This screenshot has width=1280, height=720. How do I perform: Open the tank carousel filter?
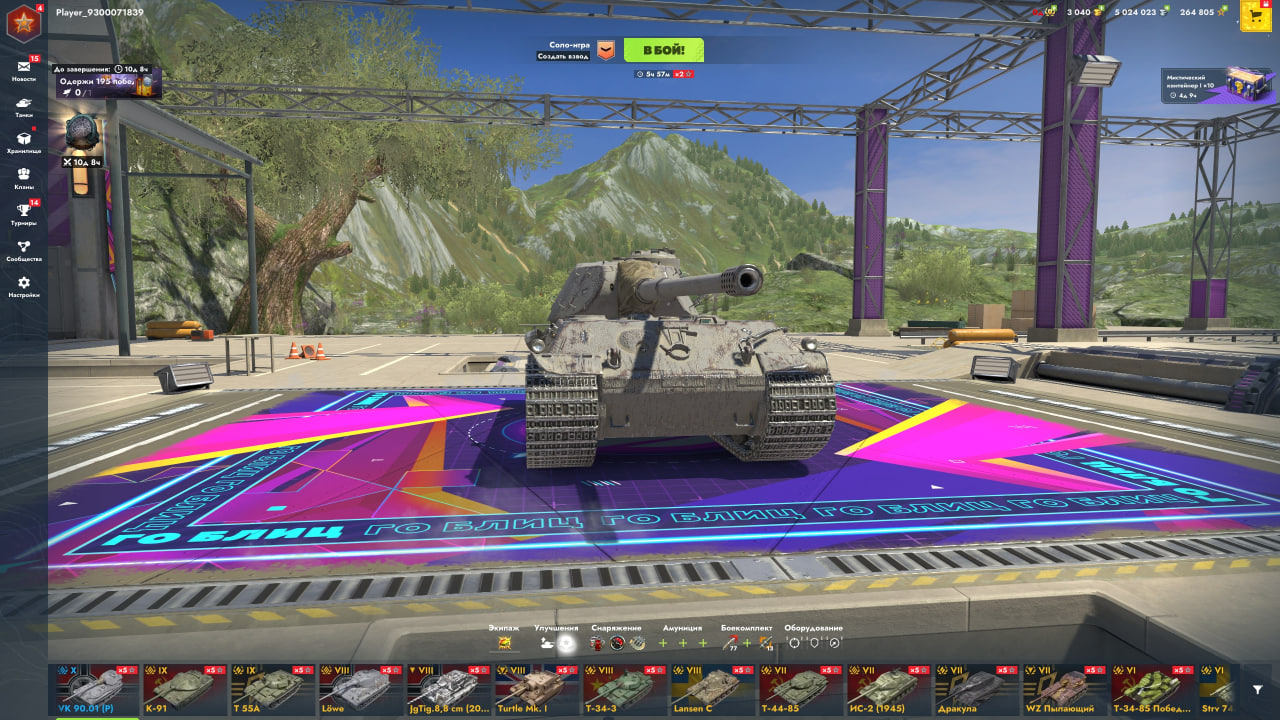(x=1258, y=689)
